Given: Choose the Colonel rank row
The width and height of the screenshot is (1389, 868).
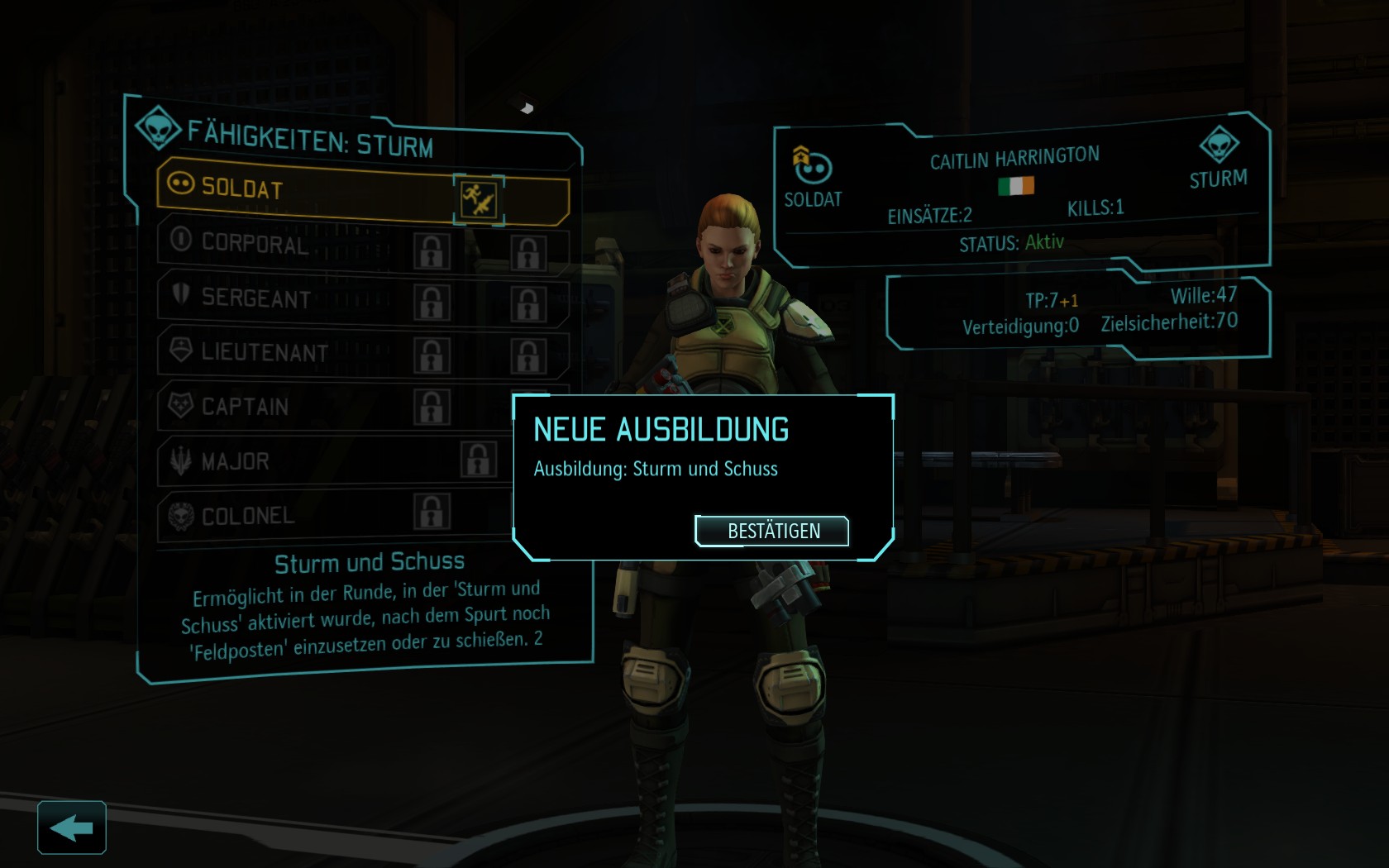Looking at the screenshot, I should tap(281, 516).
